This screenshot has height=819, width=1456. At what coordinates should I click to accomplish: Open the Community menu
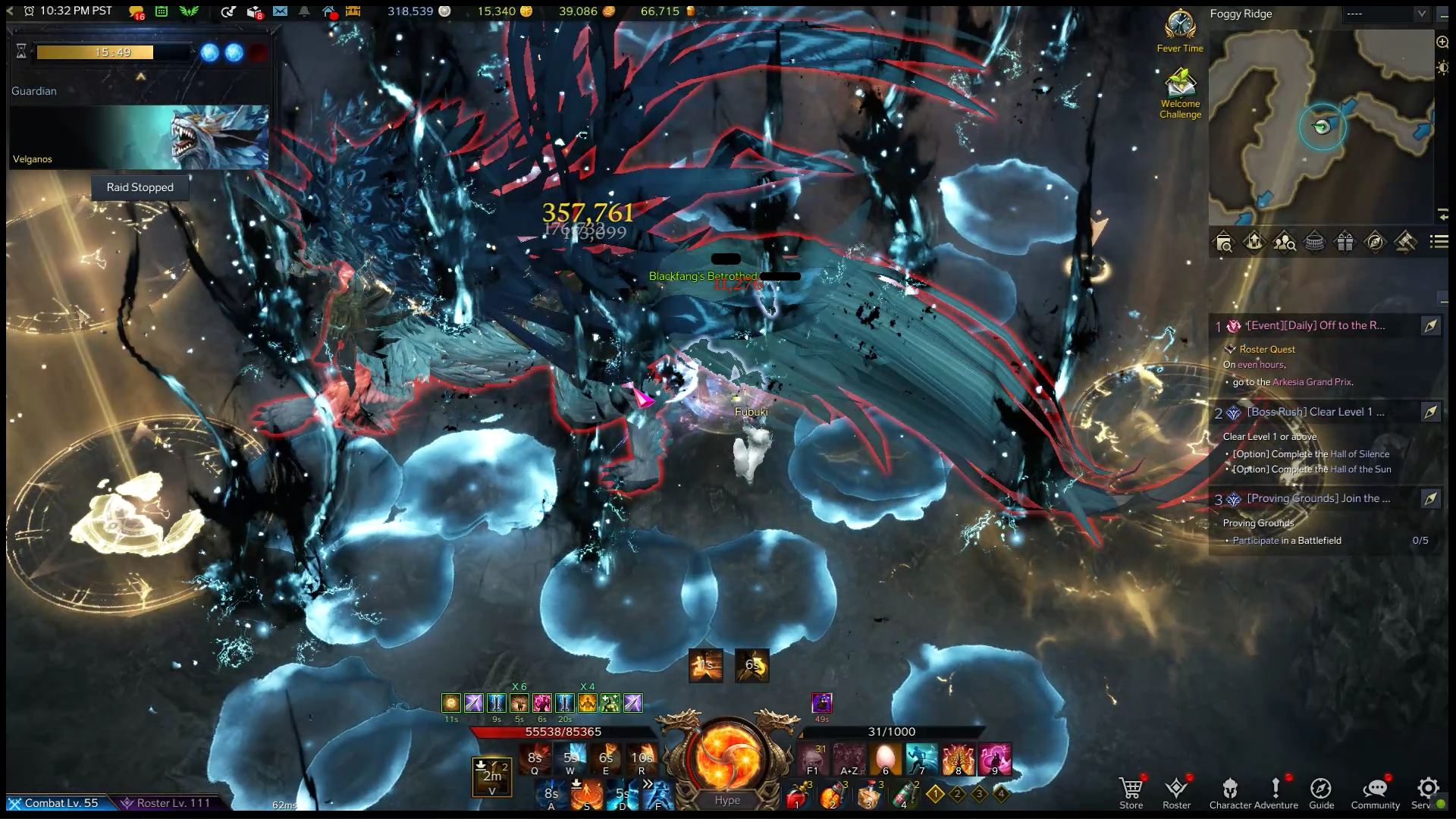click(x=1375, y=792)
